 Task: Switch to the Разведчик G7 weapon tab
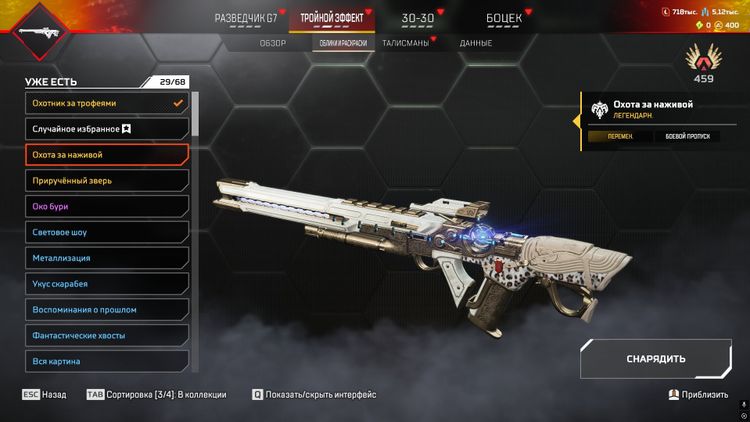(x=245, y=18)
